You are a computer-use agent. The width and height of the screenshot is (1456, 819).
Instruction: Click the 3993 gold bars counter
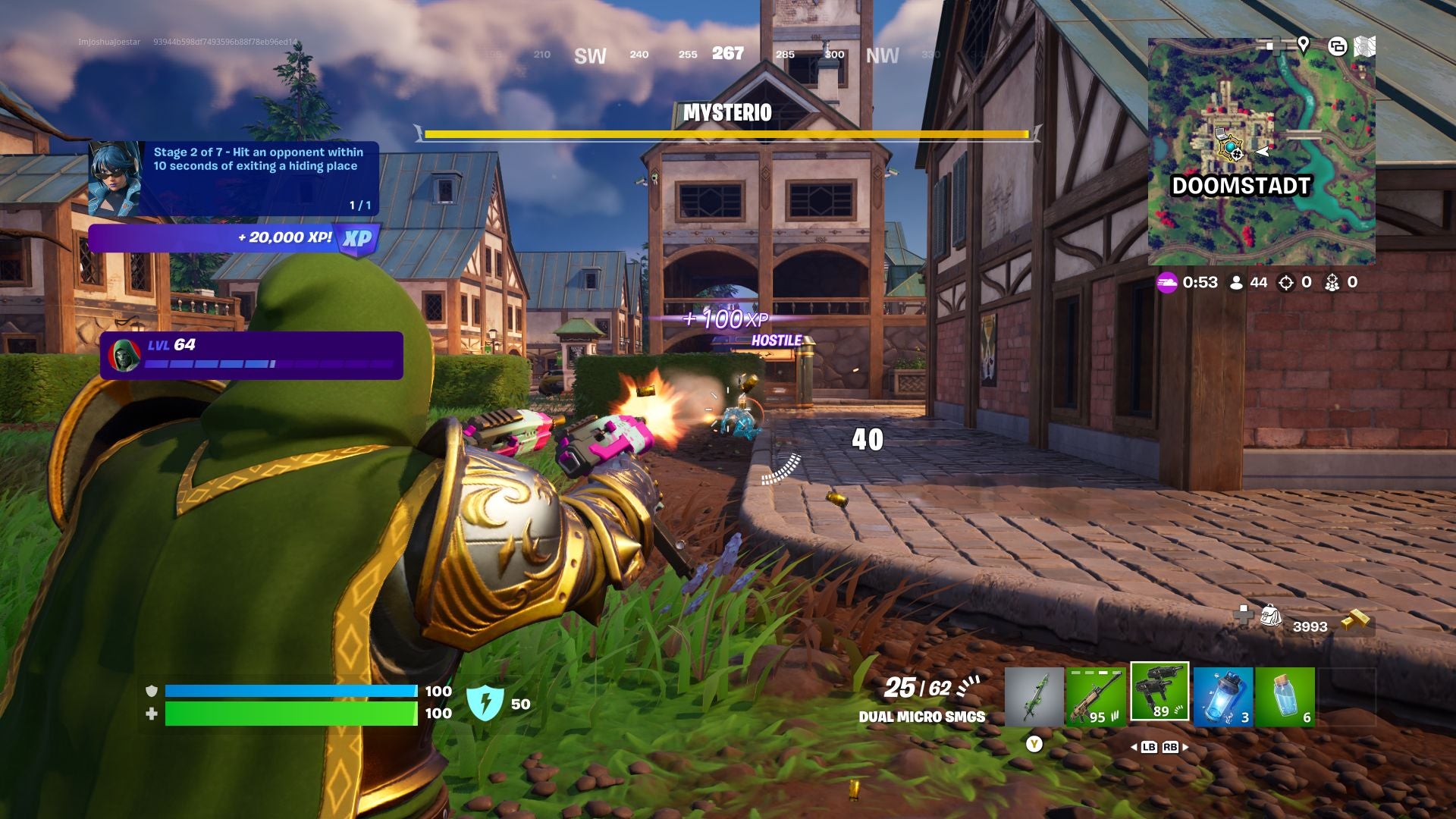click(1311, 626)
